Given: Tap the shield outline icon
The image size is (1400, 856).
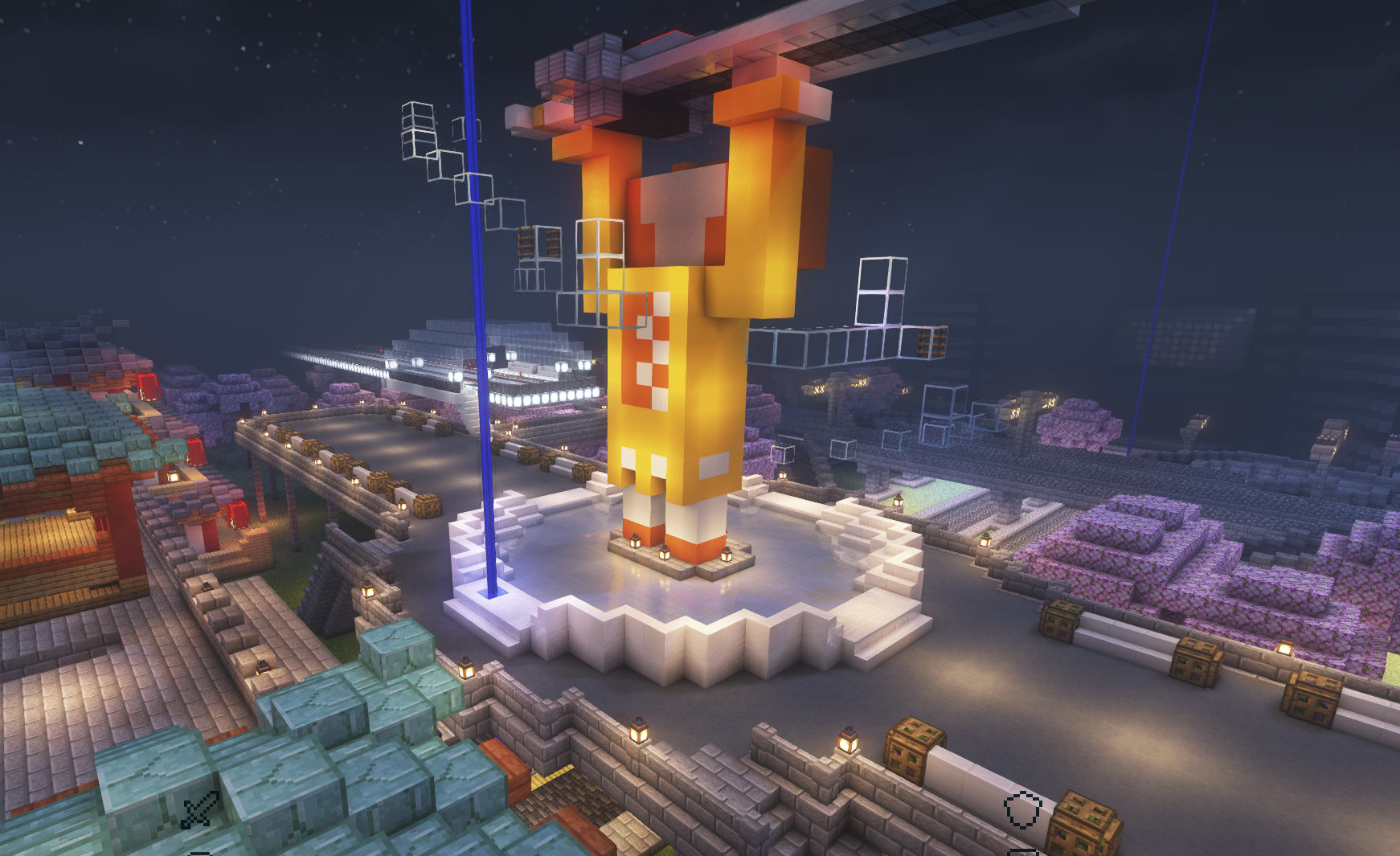Looking at the screenshot, I should click(1023, 809).
